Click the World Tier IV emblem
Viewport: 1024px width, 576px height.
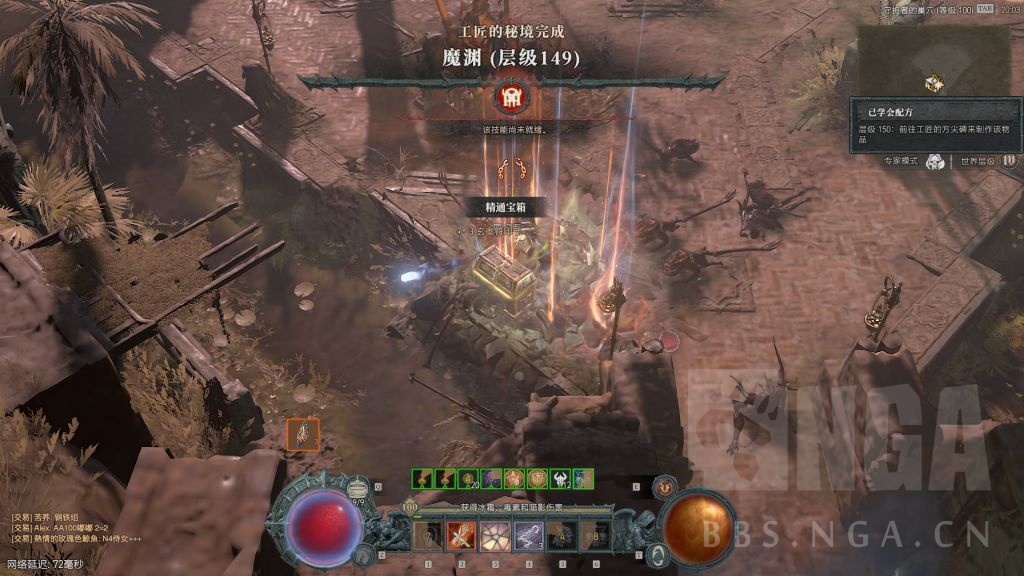(1009, 160)
